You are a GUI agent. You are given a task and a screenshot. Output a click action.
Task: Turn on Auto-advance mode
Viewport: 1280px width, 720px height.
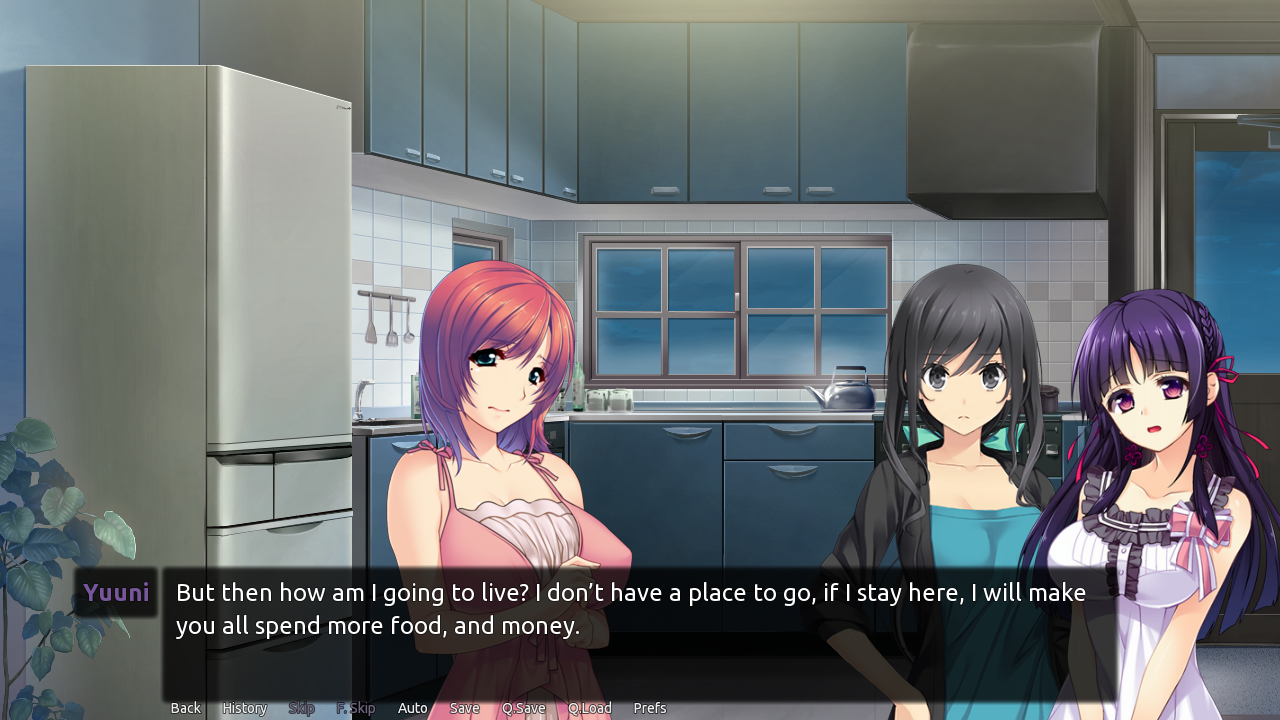coord(412,707)
